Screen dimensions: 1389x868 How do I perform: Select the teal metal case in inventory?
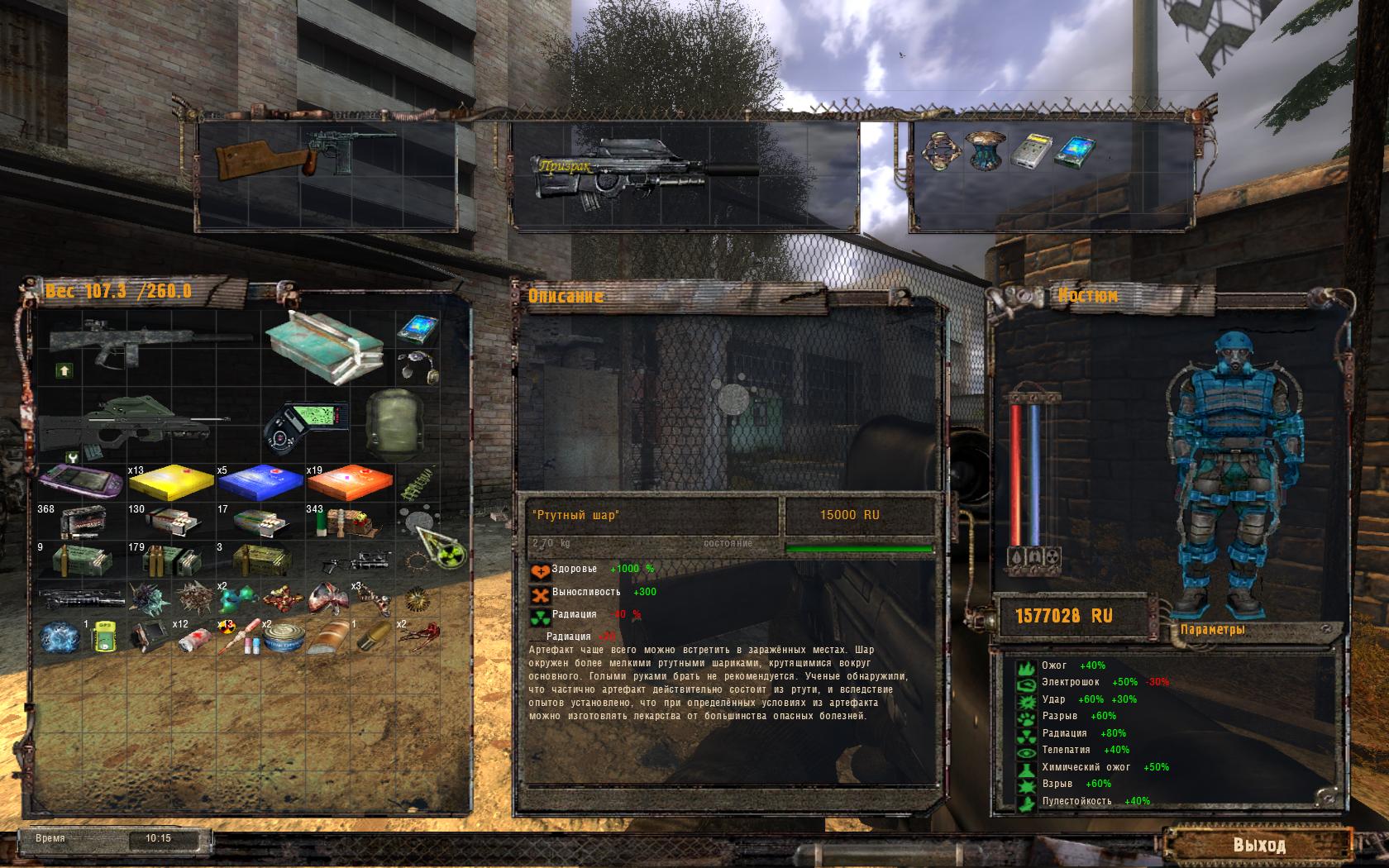[x=325, y=346]
